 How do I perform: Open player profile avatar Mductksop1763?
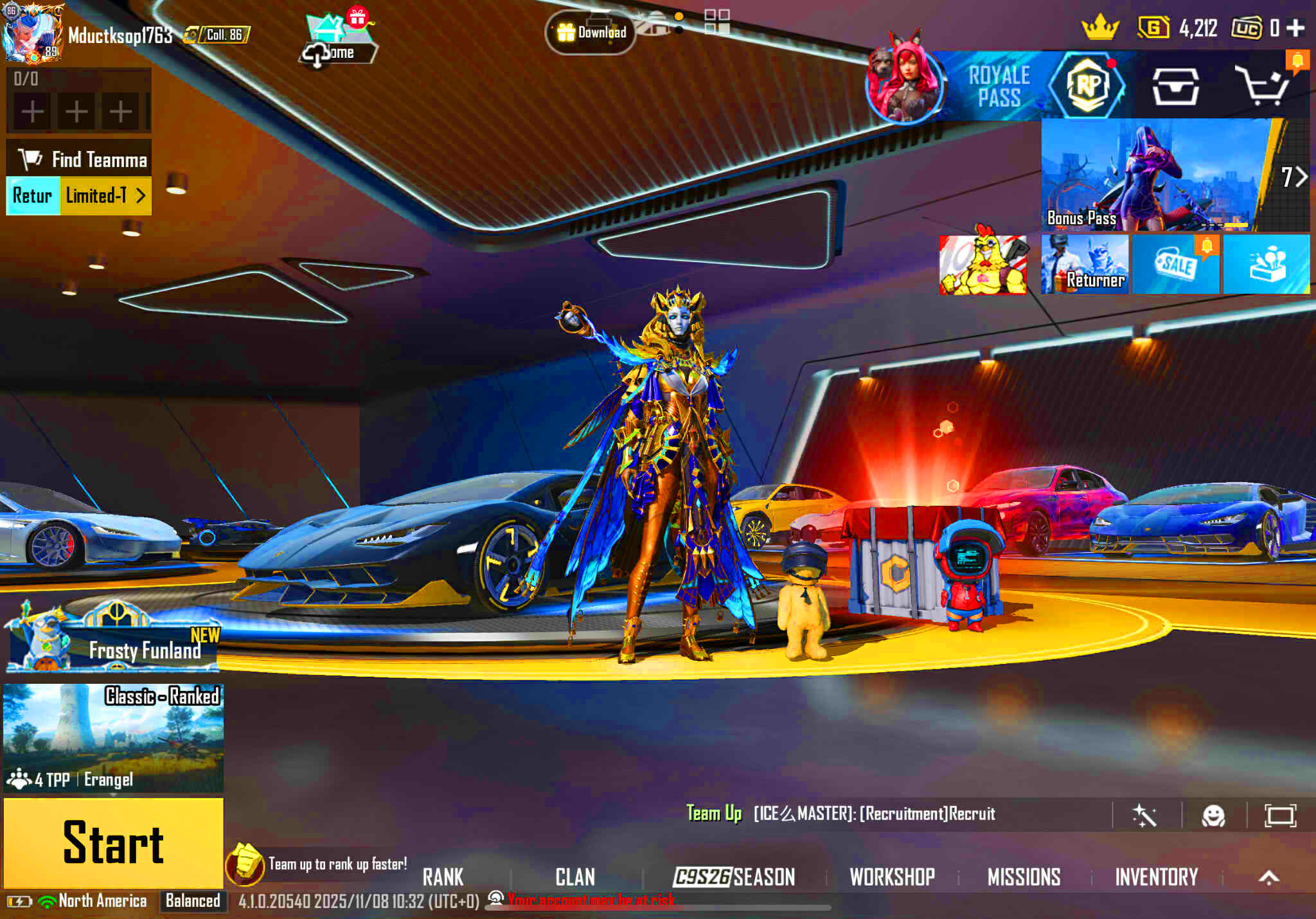tap(32, 33)
